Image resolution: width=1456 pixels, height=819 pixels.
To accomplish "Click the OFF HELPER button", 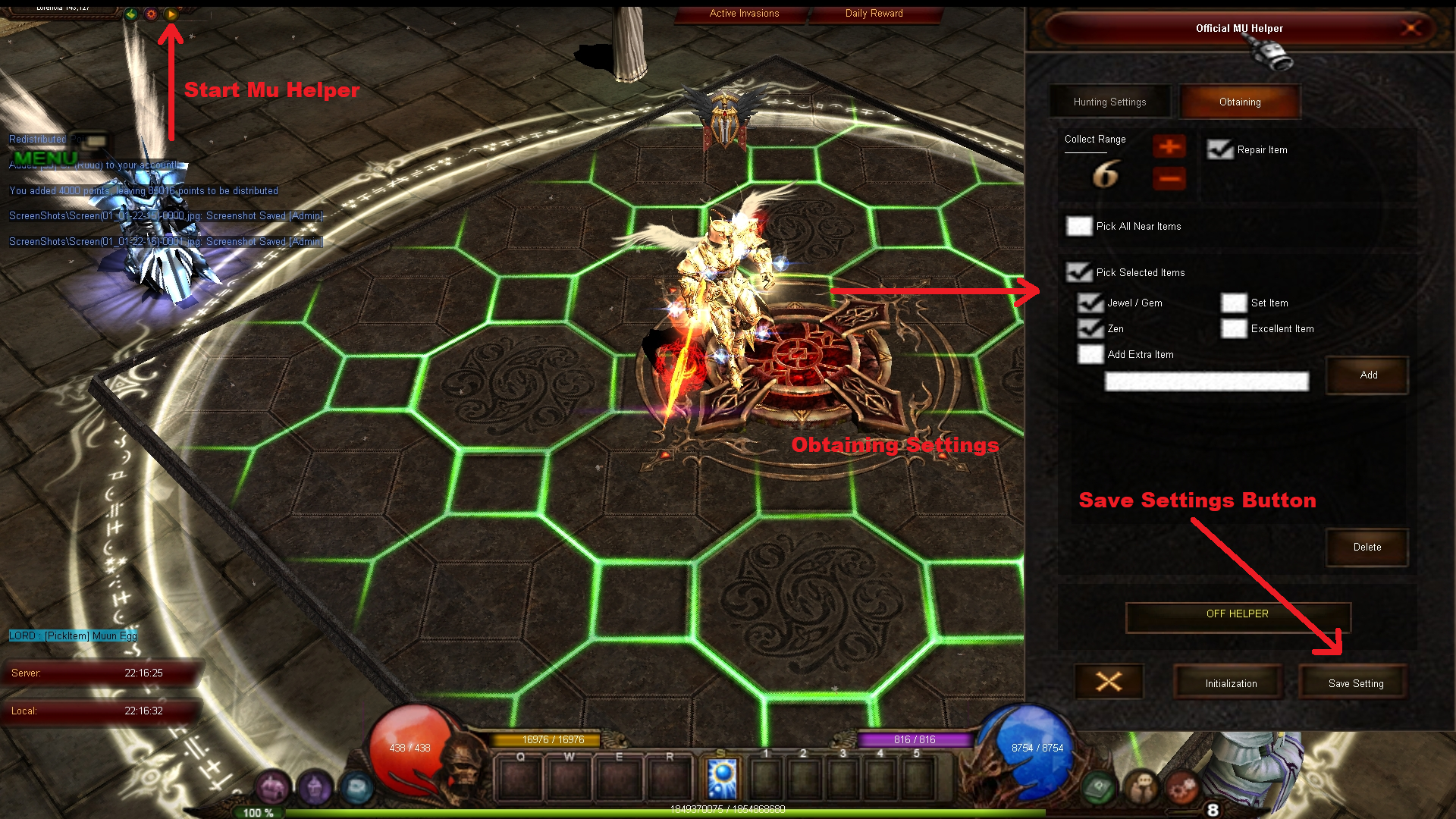I will coord(1237,614).
